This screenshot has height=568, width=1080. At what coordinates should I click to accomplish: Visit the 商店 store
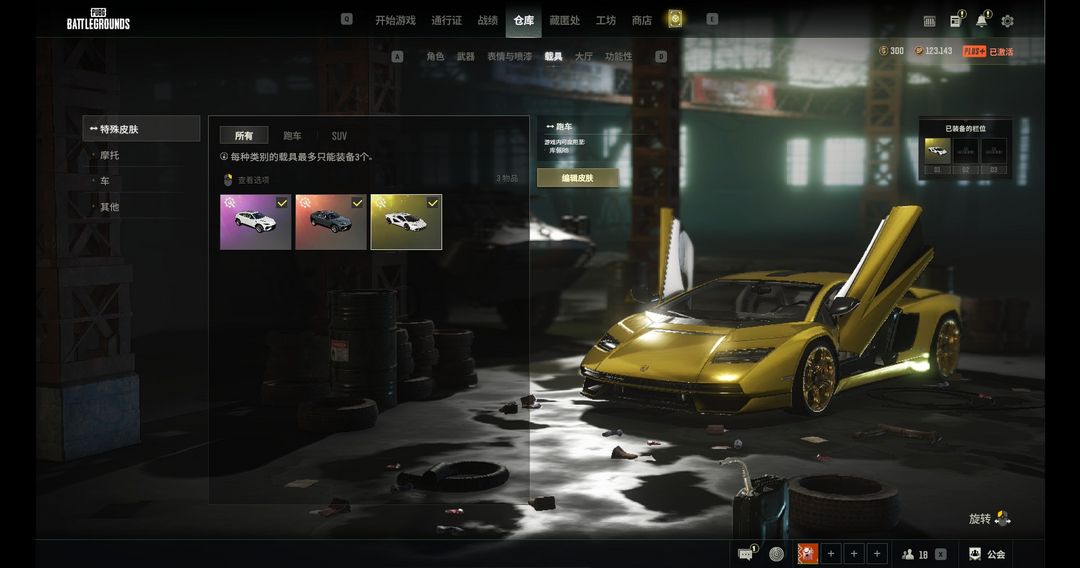(x=641, y=20)
